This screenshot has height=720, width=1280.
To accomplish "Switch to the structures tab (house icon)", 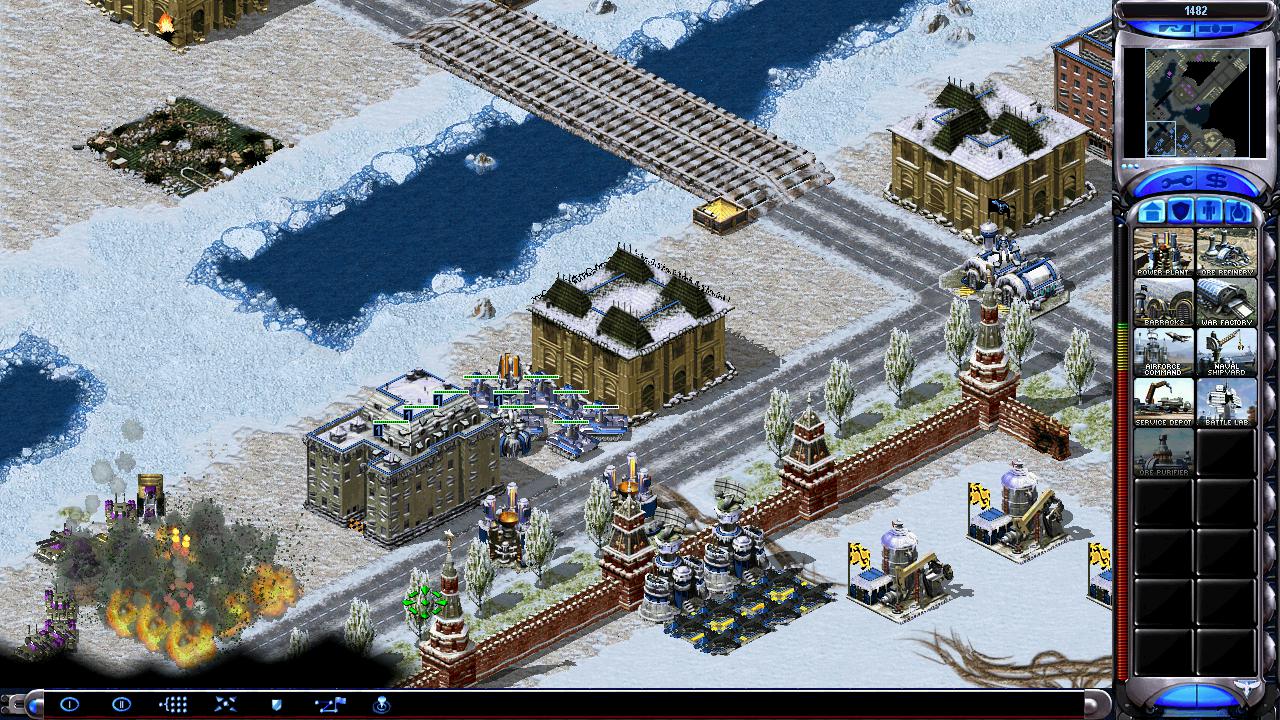I will 1150,212.
